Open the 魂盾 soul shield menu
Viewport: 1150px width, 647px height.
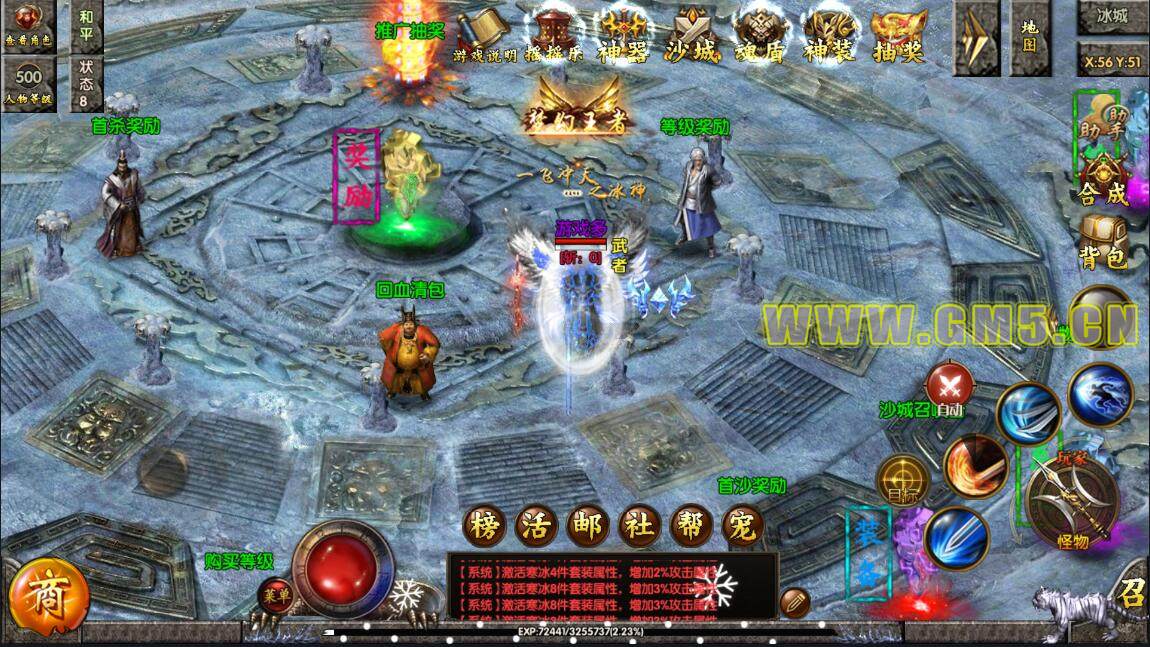point(759,37)
